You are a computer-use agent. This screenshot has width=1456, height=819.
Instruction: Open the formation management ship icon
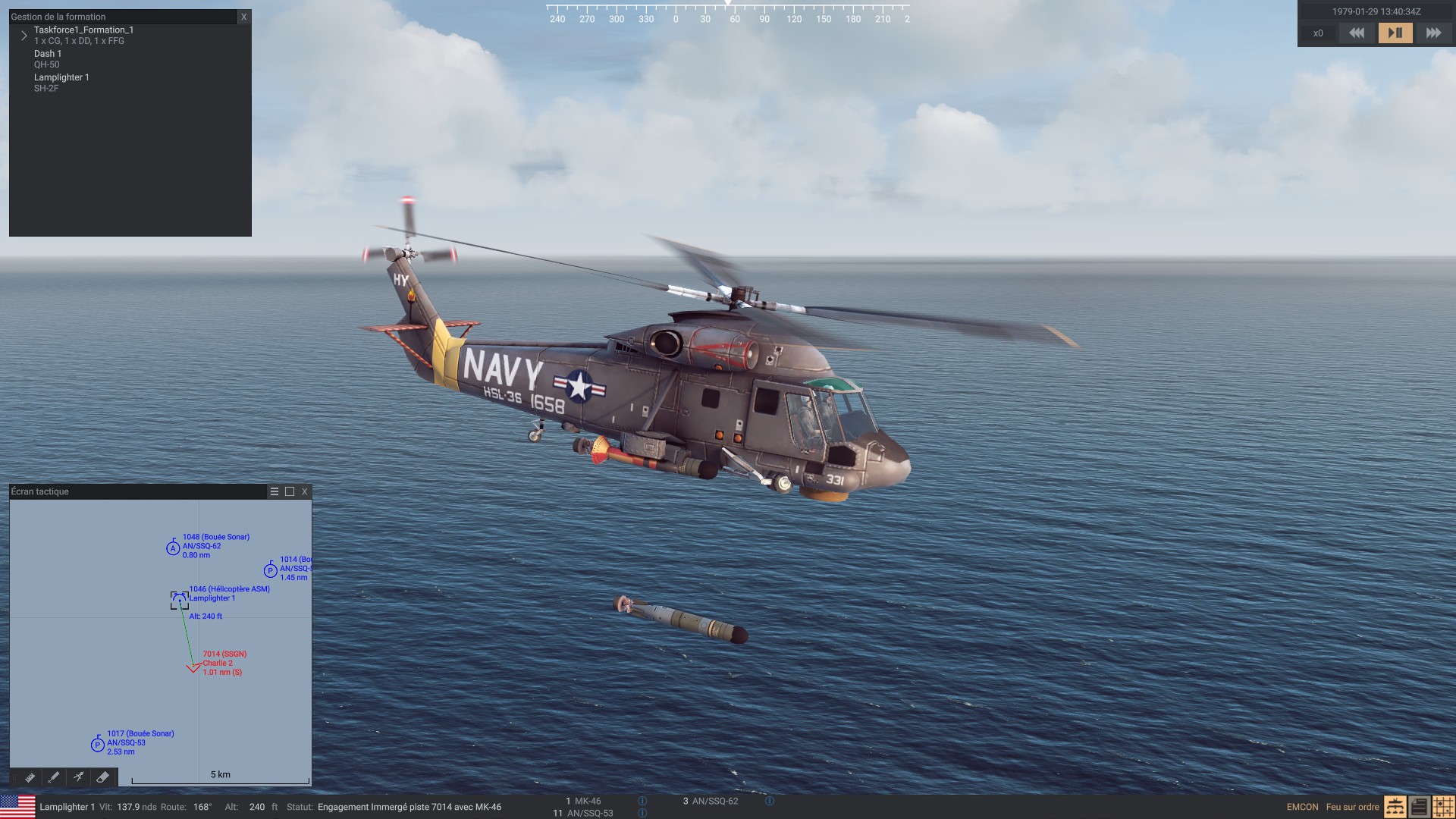1395,807
